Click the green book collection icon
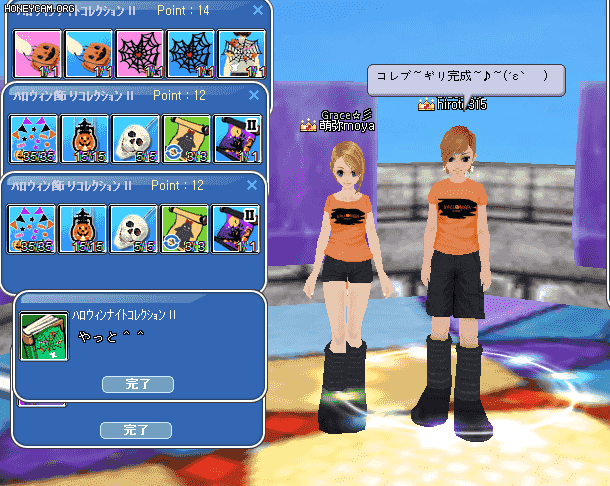Viewport: 610px width, 486px height. (x=44, y=336)
